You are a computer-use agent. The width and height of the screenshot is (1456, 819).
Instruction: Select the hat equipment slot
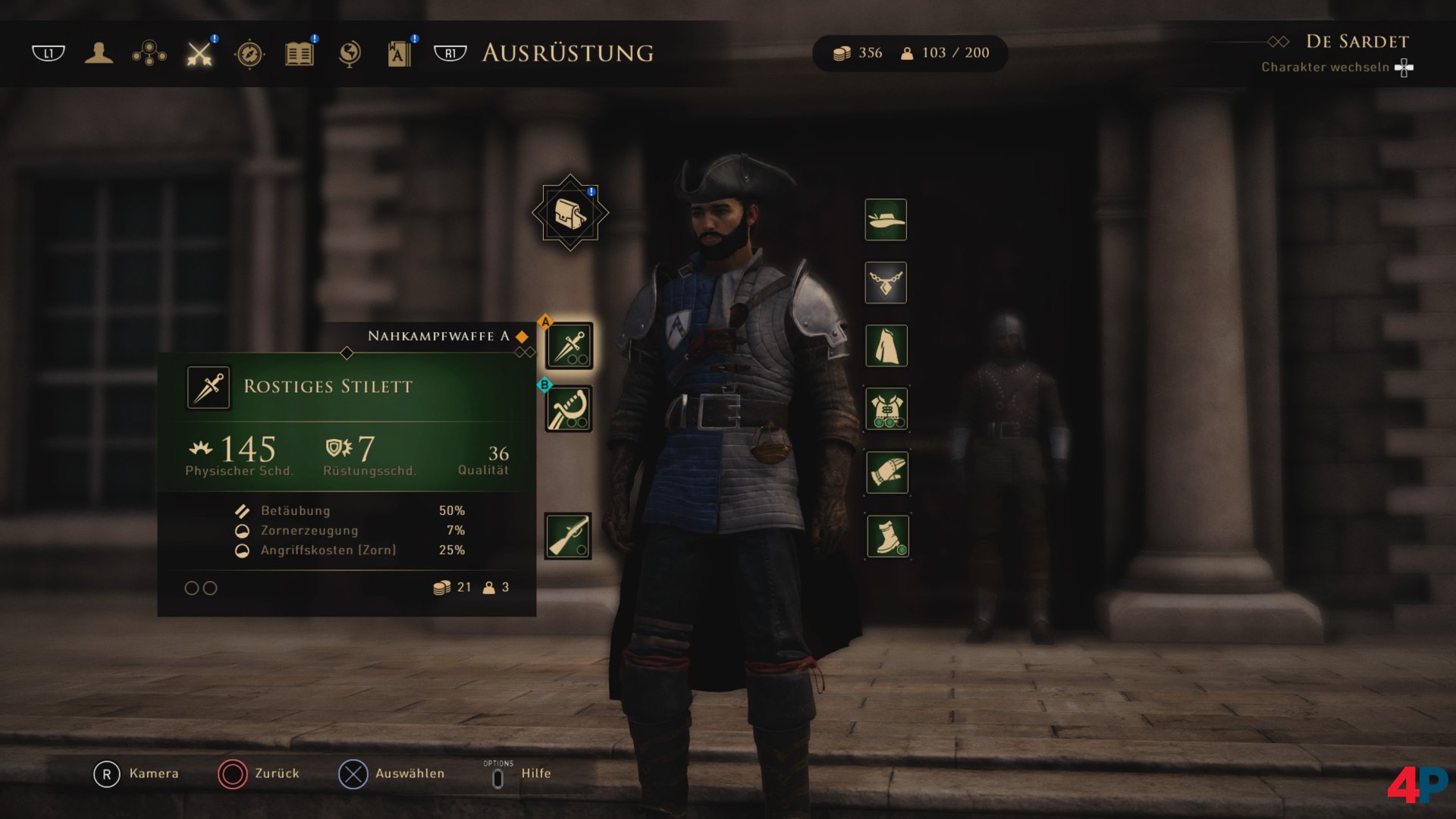click(x=886, y=220)
